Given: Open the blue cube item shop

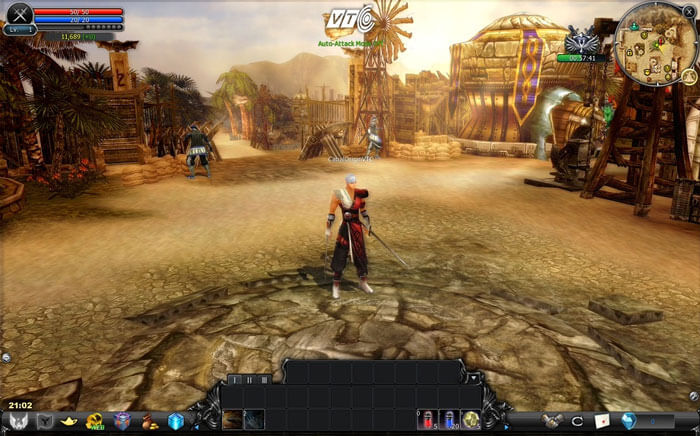Looking at the screenshot, I should click(176, 421).
